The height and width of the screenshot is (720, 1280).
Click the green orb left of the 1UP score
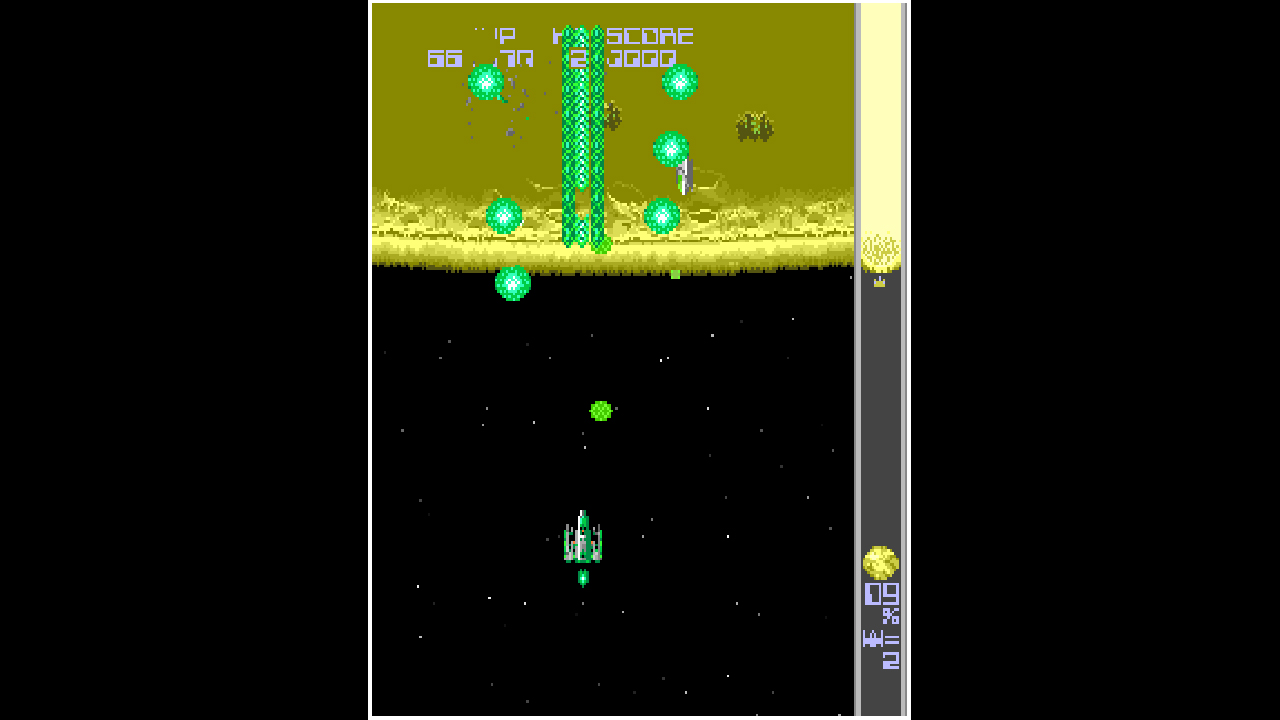(x=485, y=83)
